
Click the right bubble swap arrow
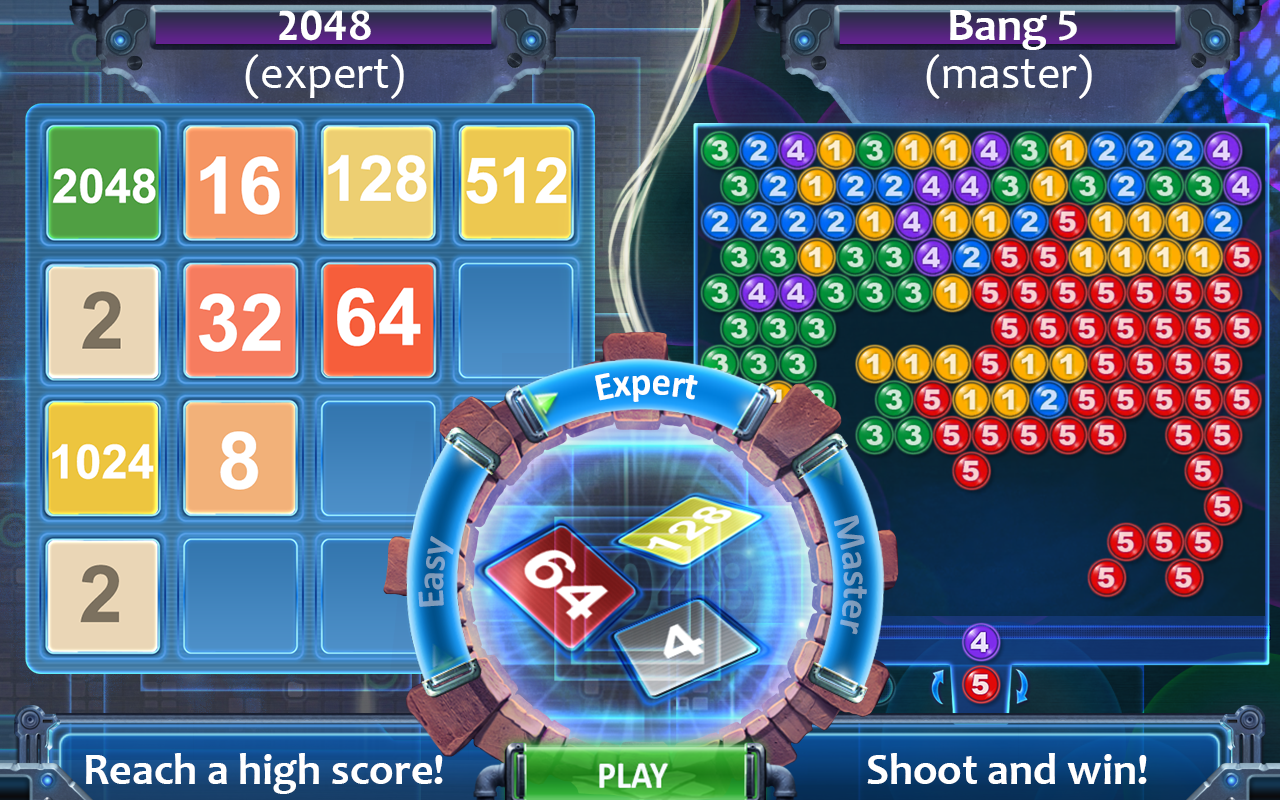[x=1020, y=685]
